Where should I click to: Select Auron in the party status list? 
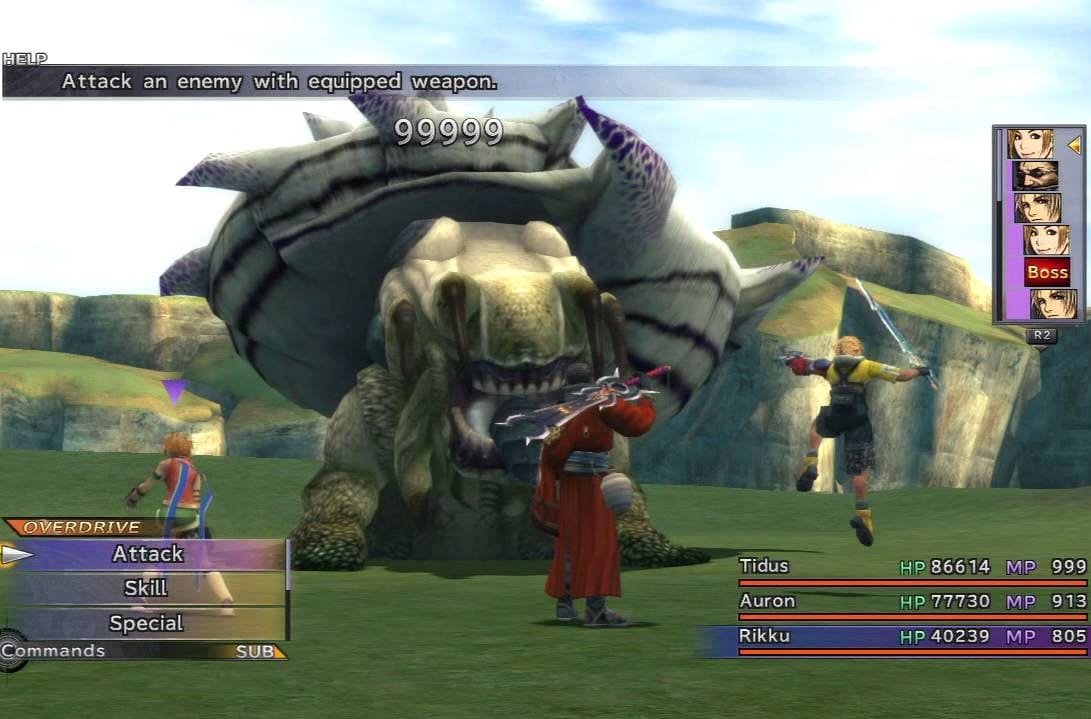(912, 602)
